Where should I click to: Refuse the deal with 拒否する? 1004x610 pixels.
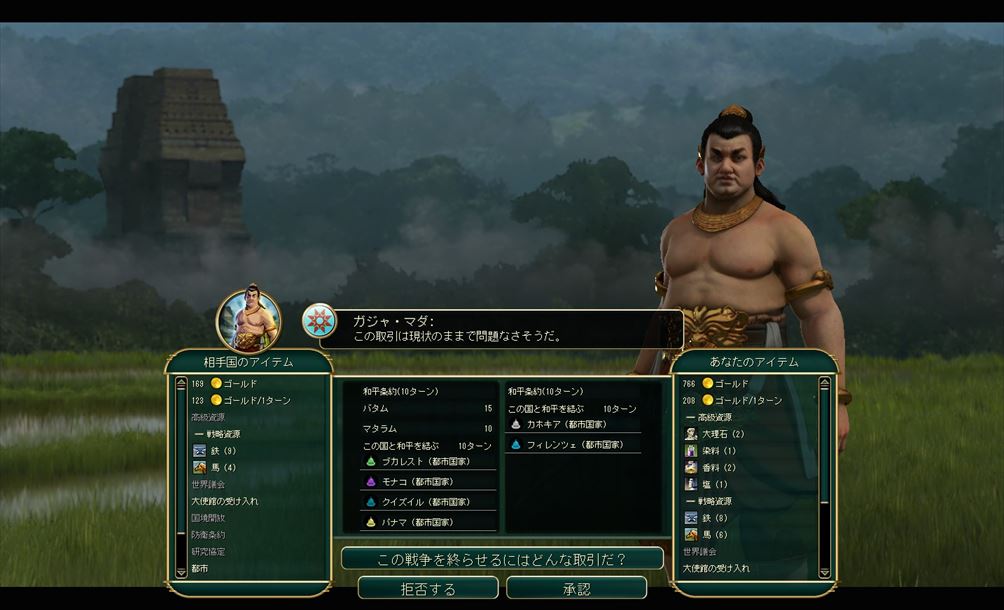coord(427,588)
